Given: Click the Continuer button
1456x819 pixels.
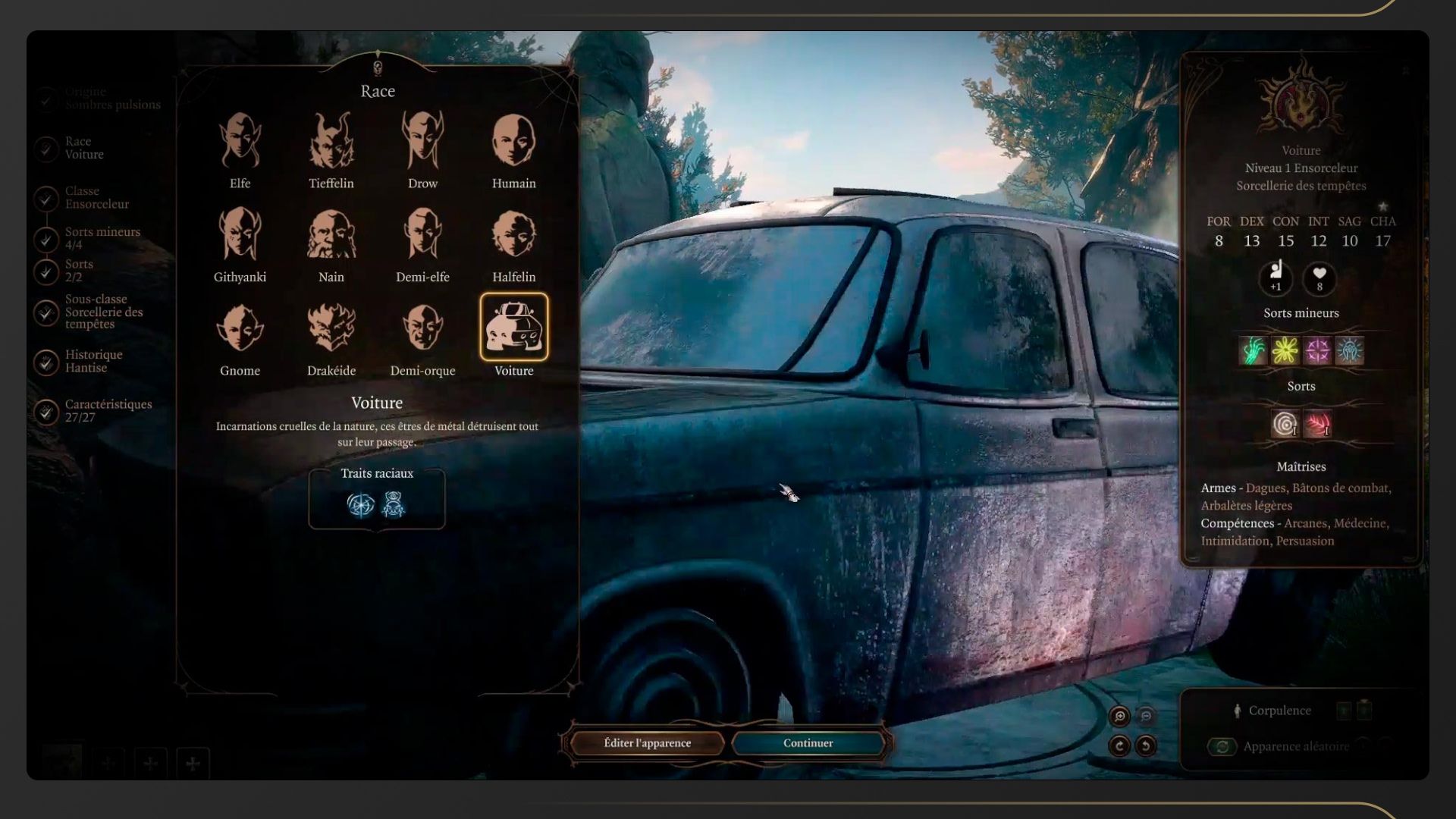Looking at the screenshot, I should coord(808,743).
